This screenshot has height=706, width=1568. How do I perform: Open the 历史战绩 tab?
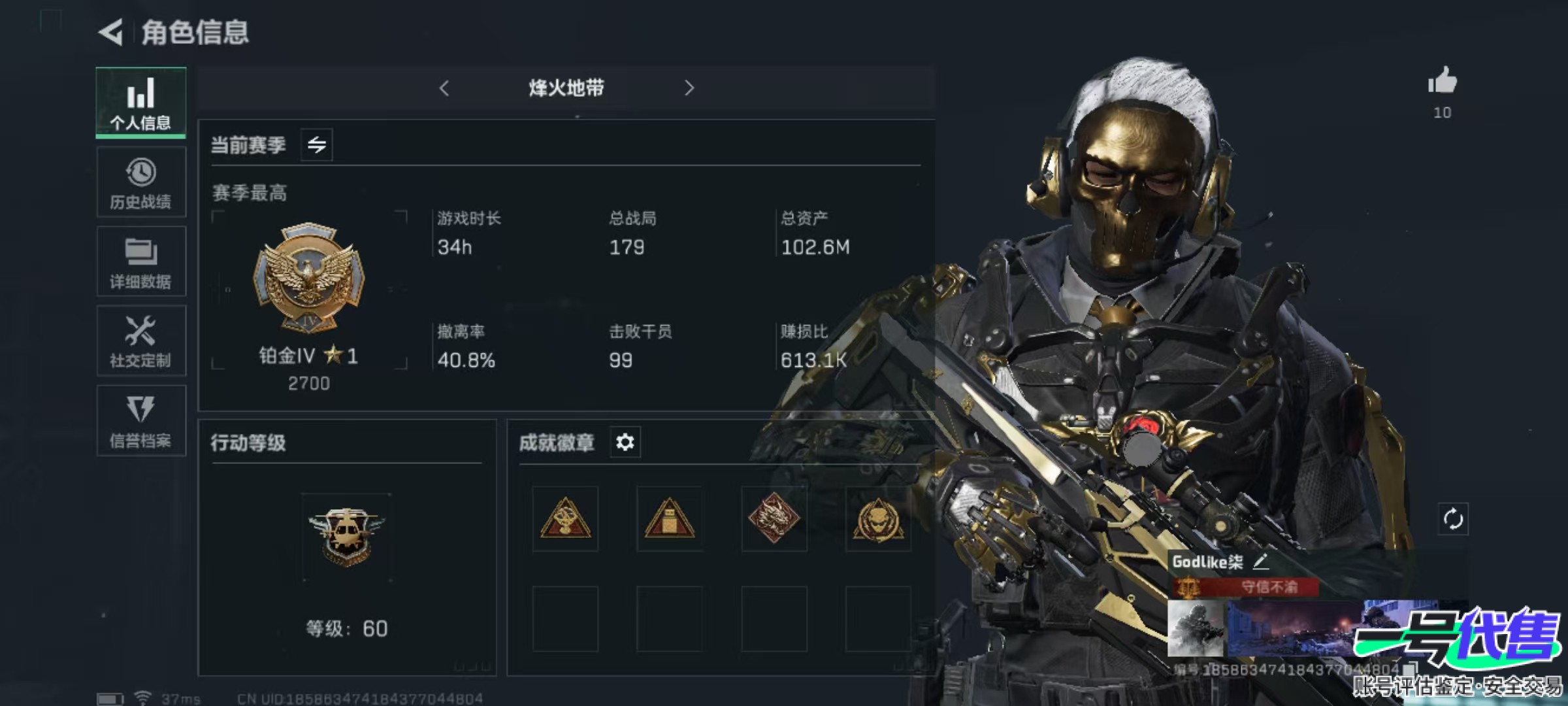click(140, 182)
